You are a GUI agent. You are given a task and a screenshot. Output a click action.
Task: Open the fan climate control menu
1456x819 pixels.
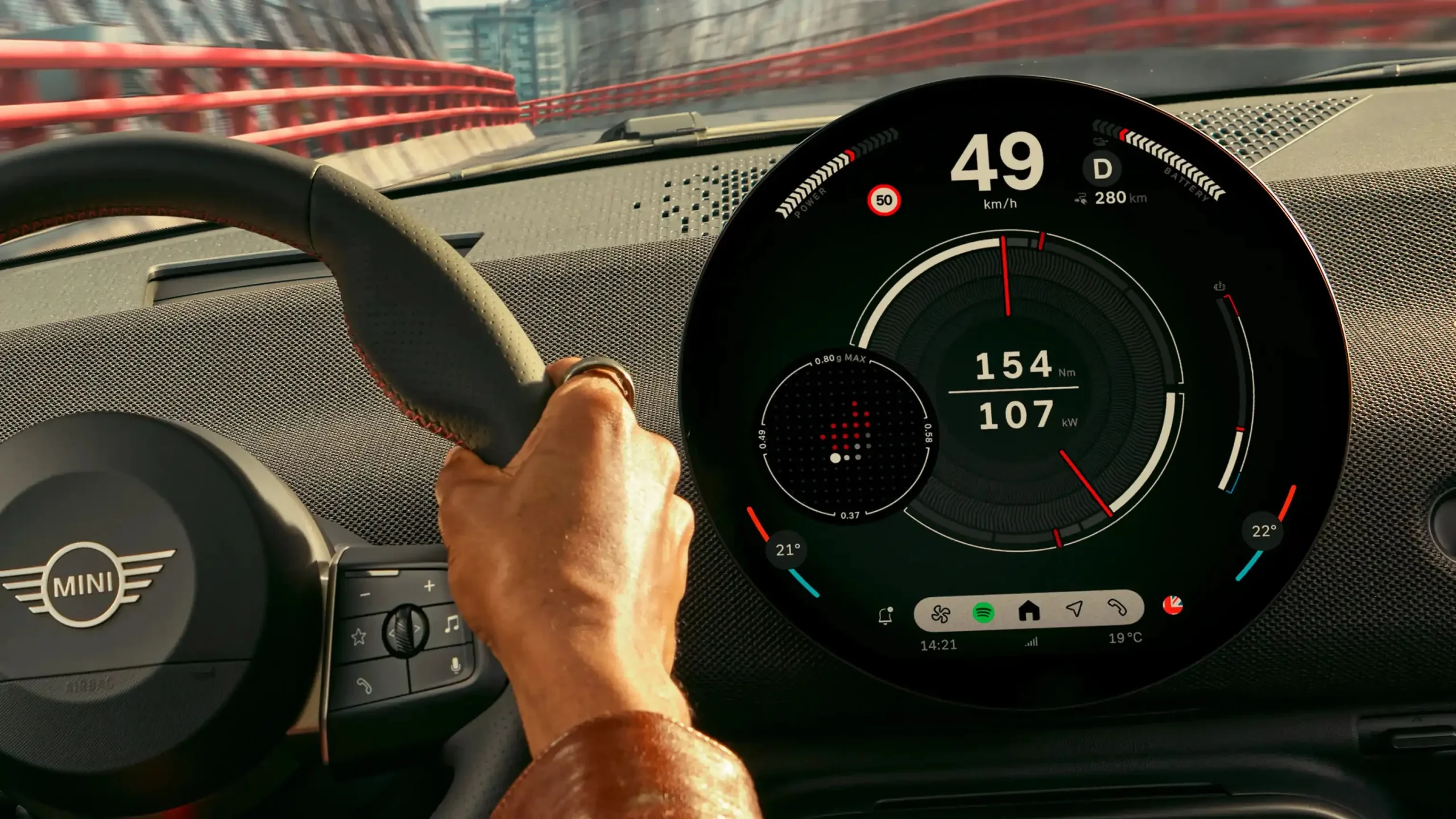click(x=940, y=614)
